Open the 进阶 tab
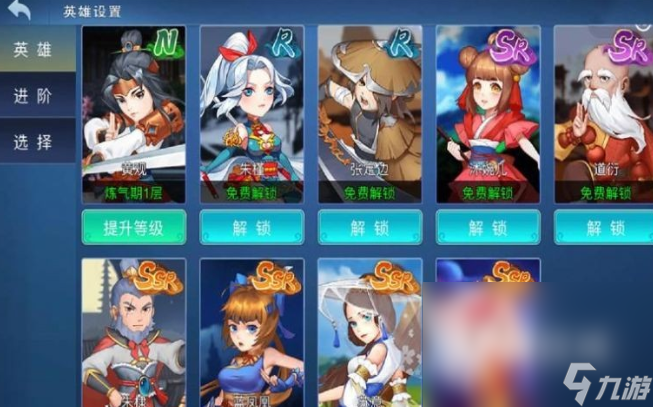The width and height of the screenshot is (653, 407). click(x=33, y=97)
